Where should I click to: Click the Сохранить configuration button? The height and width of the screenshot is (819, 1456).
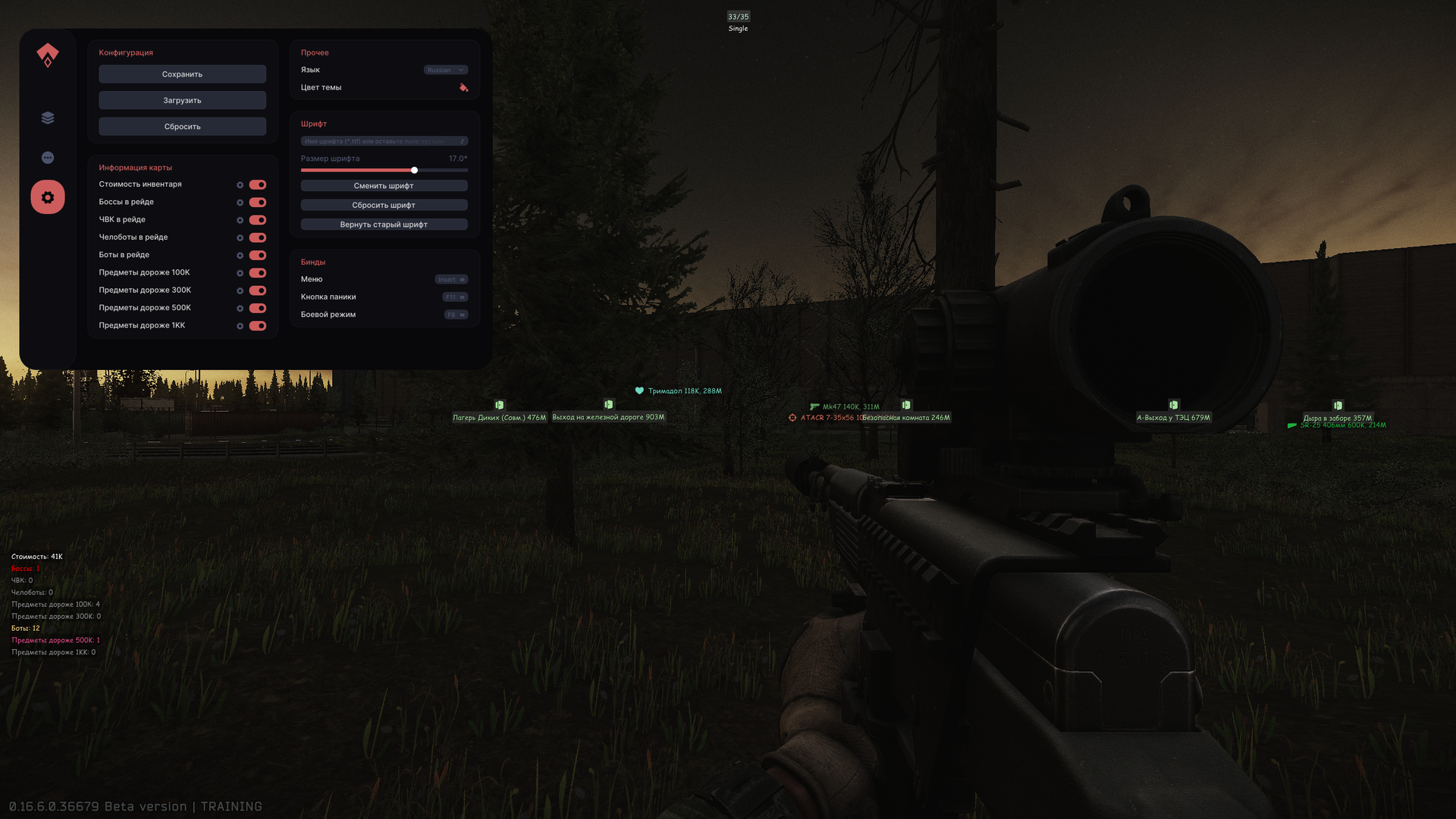coord(182,74)
